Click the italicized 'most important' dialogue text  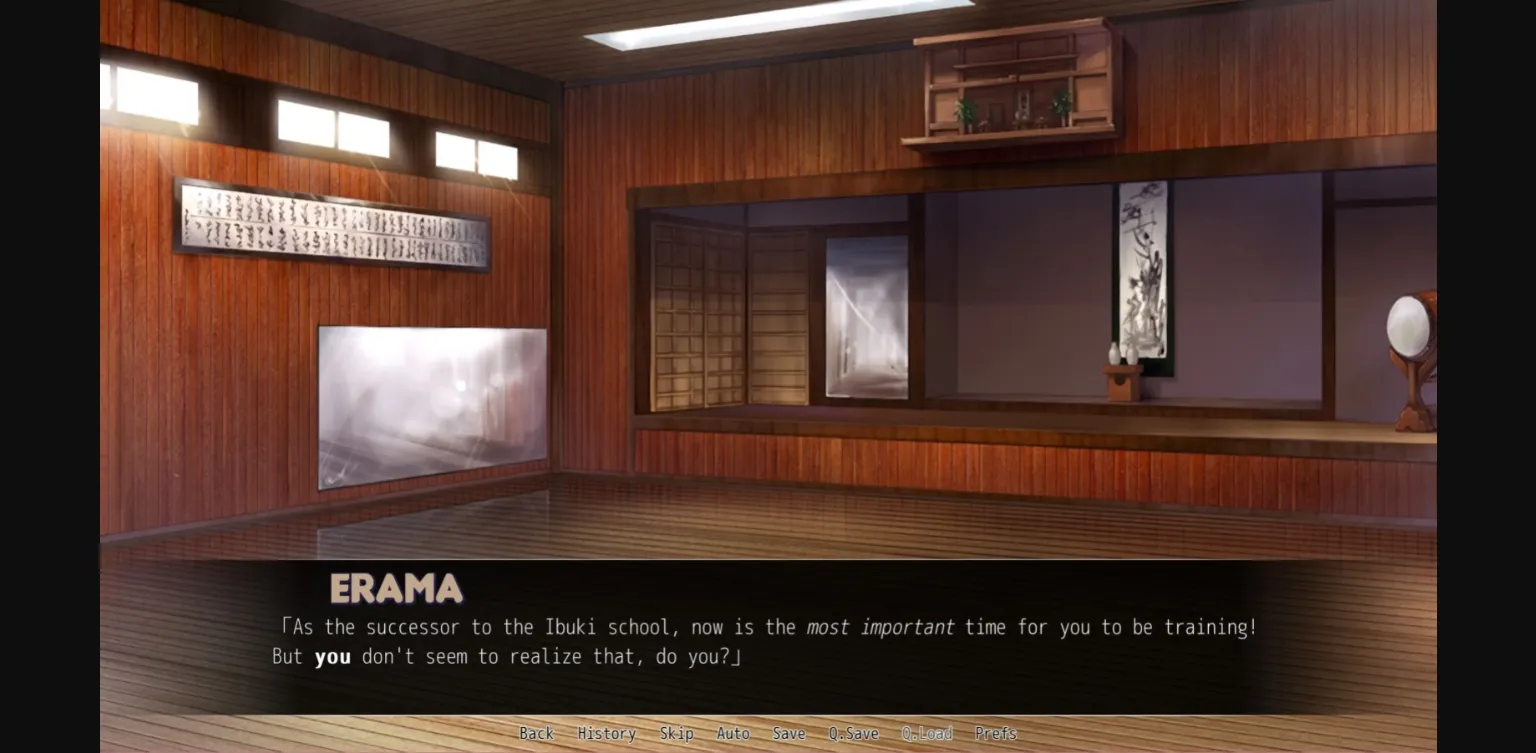881,627
